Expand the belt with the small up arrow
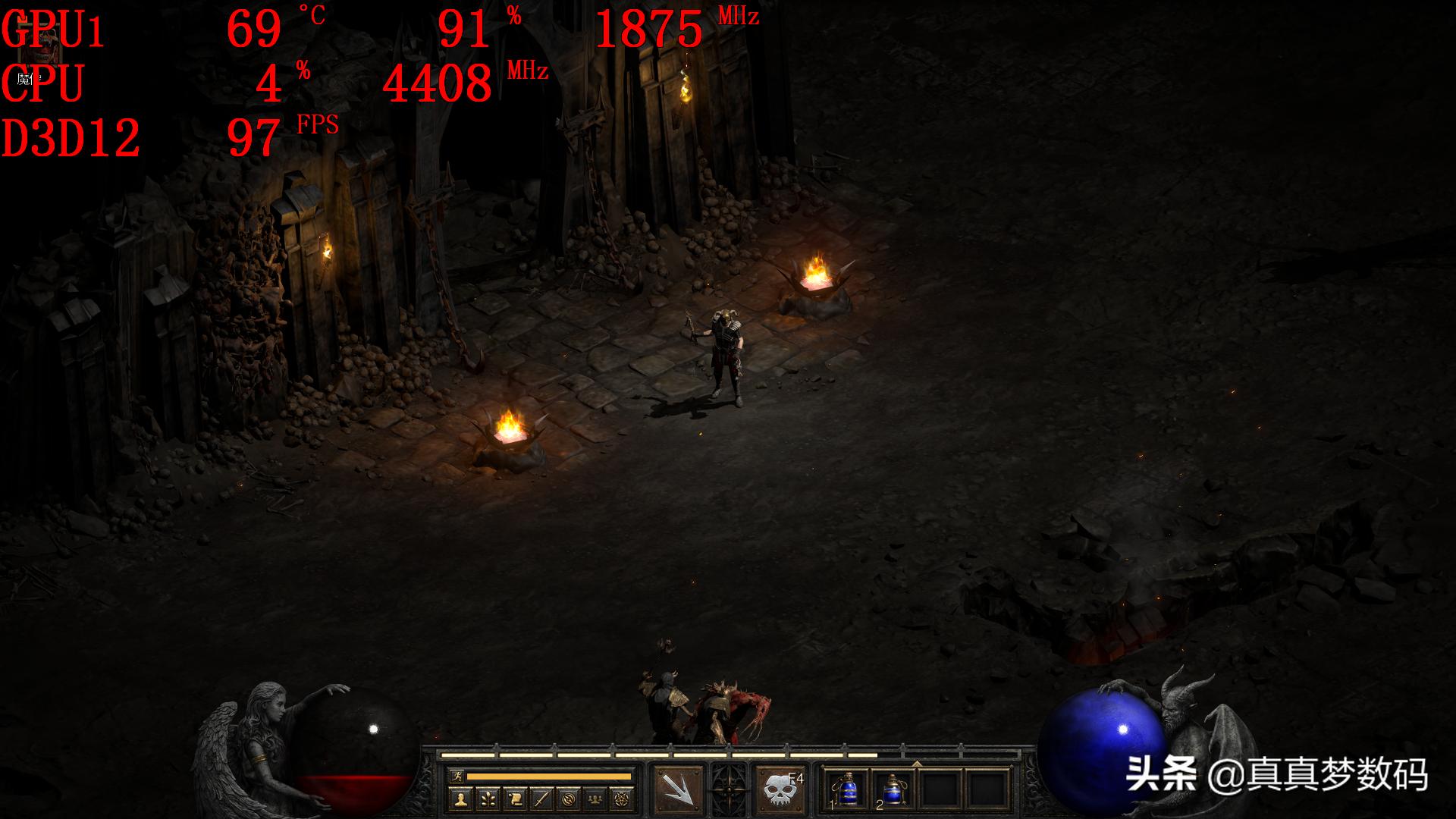1456x819 pixels. click(916, 763)
